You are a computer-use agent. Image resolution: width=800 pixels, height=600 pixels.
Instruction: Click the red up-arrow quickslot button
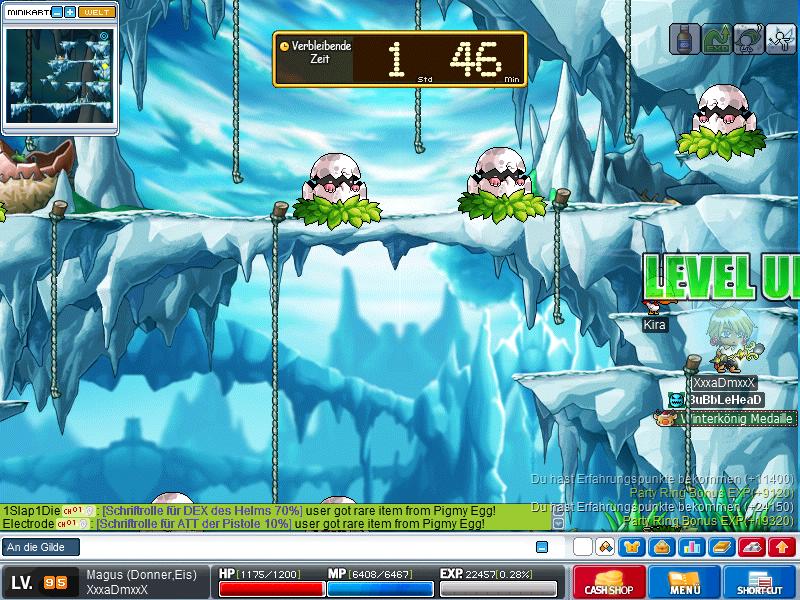coord(783,547)
